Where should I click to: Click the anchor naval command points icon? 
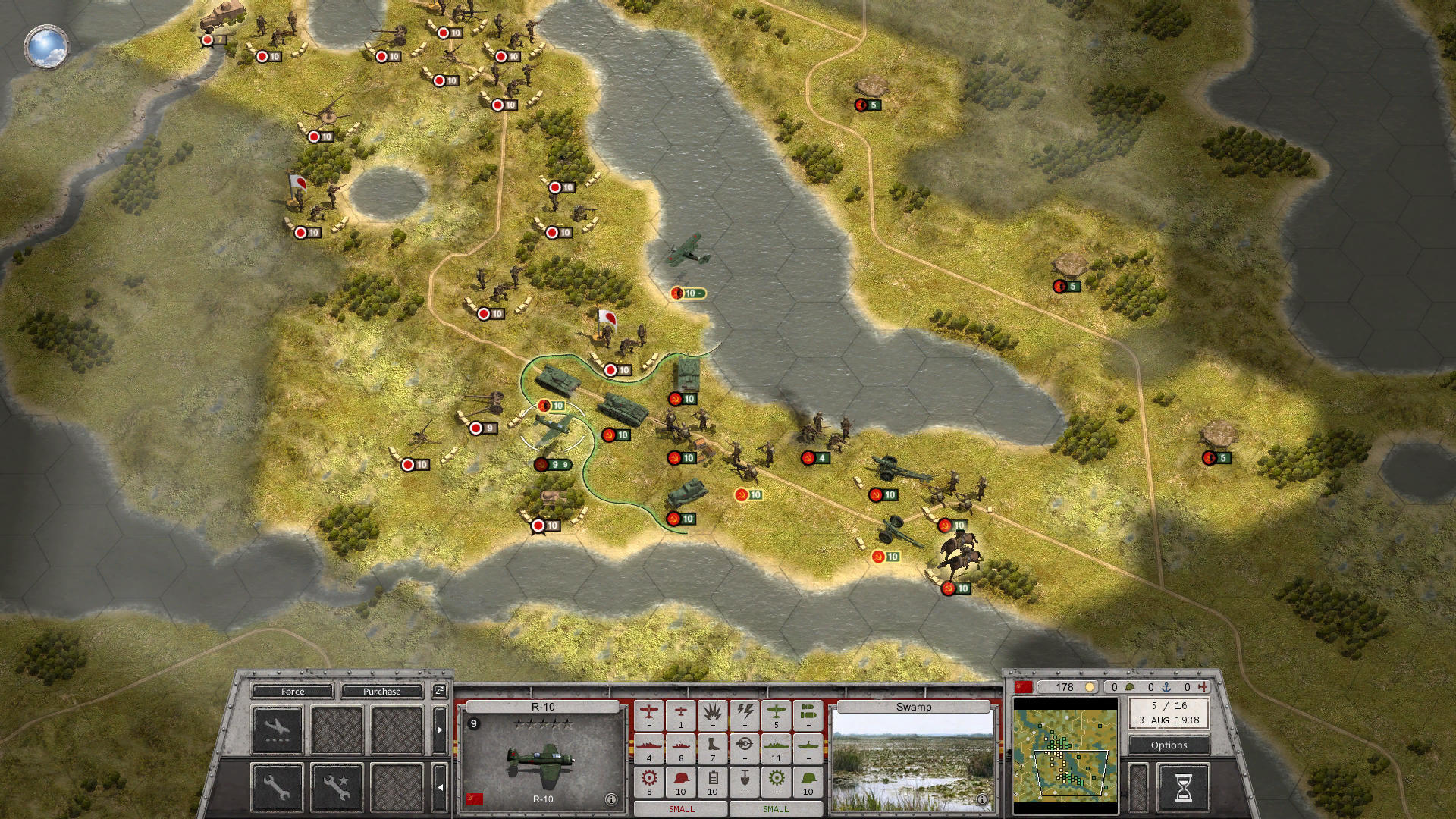click(1166, 688)
